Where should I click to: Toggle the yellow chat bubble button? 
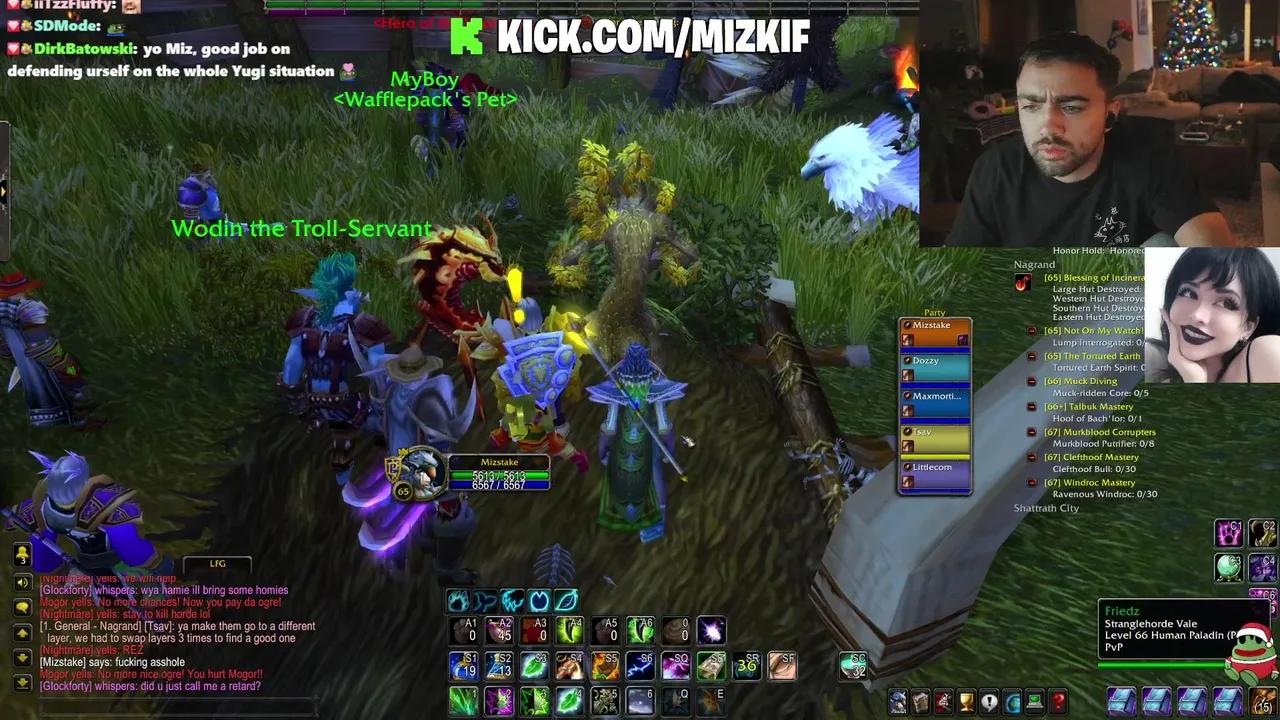[22, 606]
